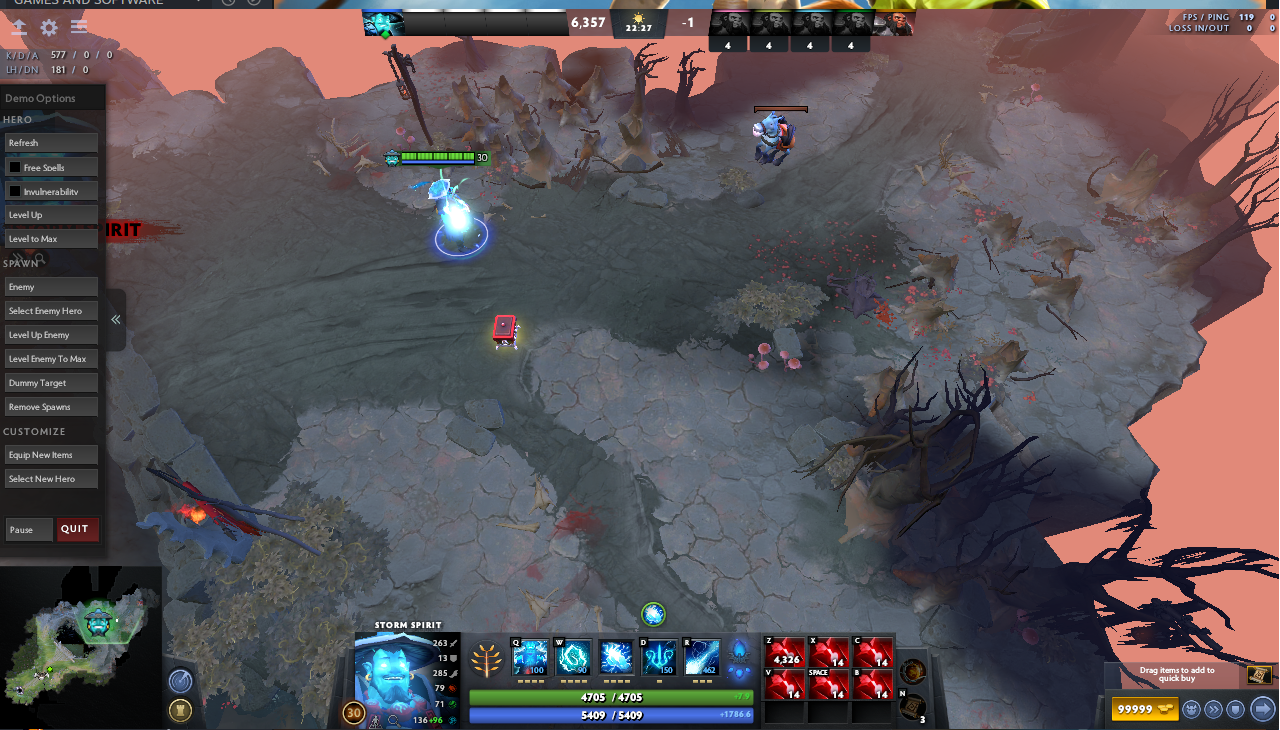Viewport: 1280px width, 730px height.
Task: Pause the demo
Action: point(28,529)
